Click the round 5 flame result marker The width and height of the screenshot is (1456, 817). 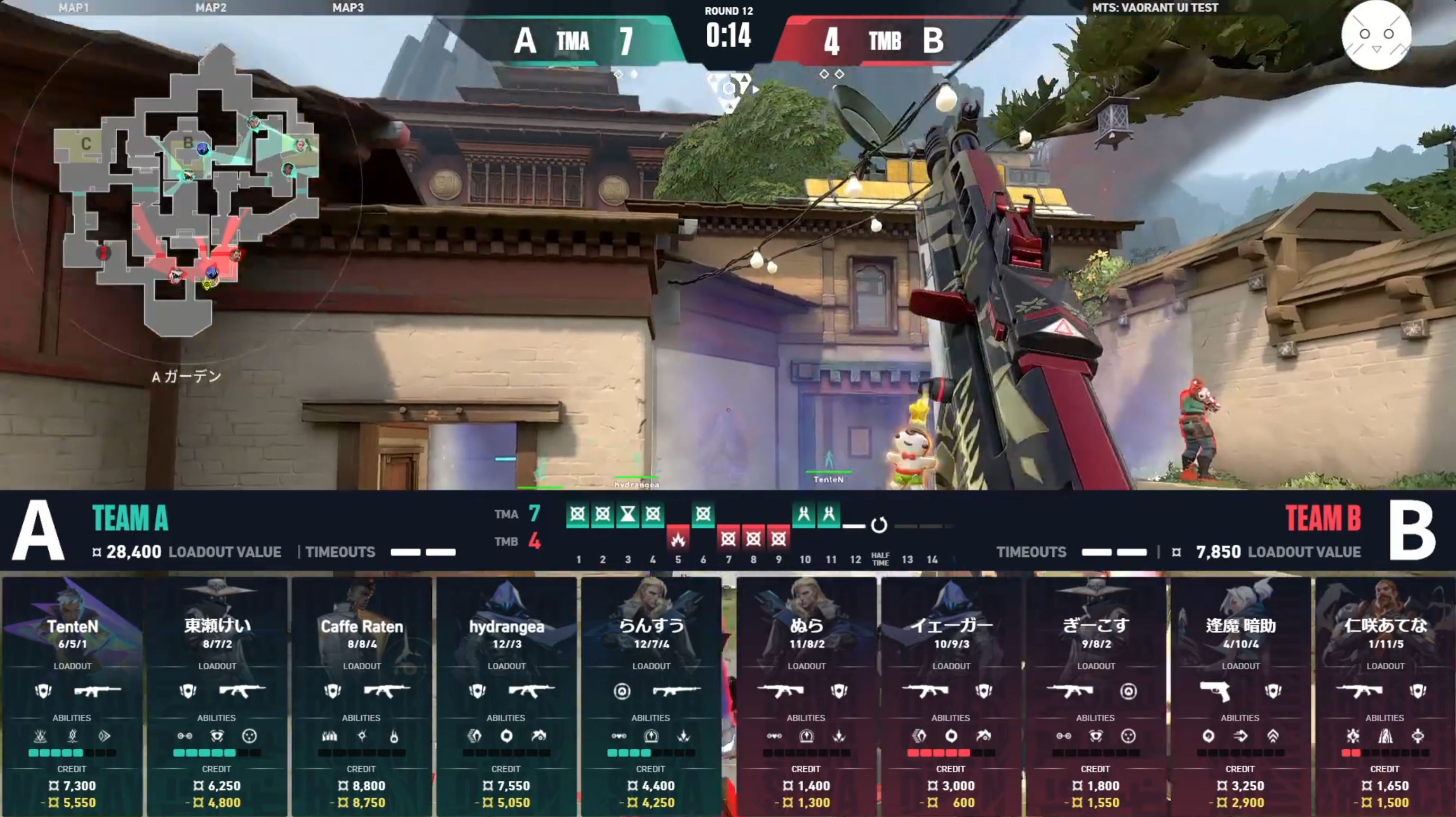tap(678, 539)
